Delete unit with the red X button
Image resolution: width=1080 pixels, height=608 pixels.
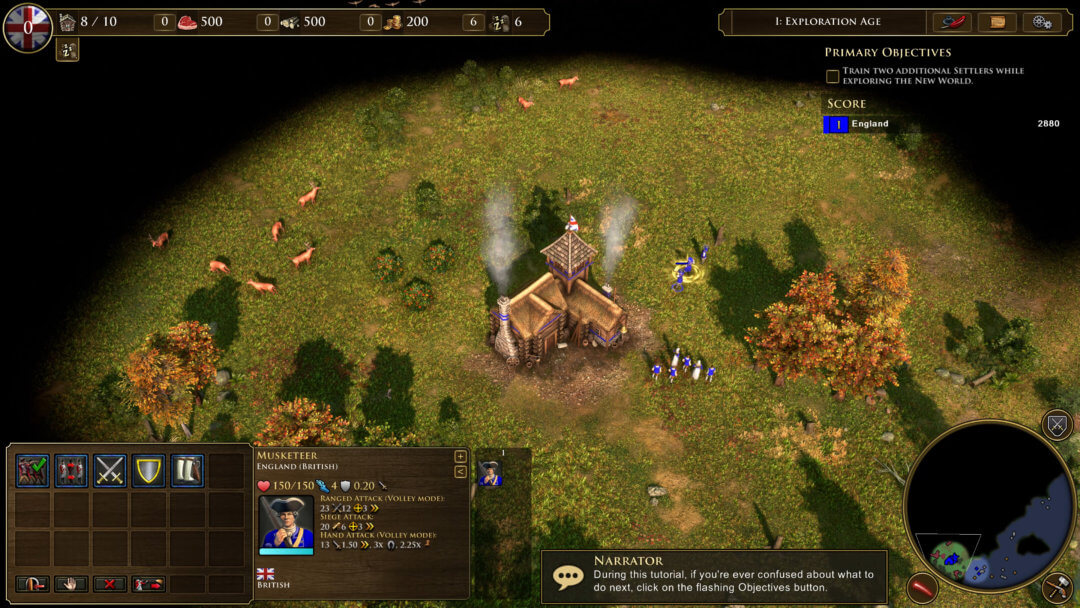(x=110, y=584)
